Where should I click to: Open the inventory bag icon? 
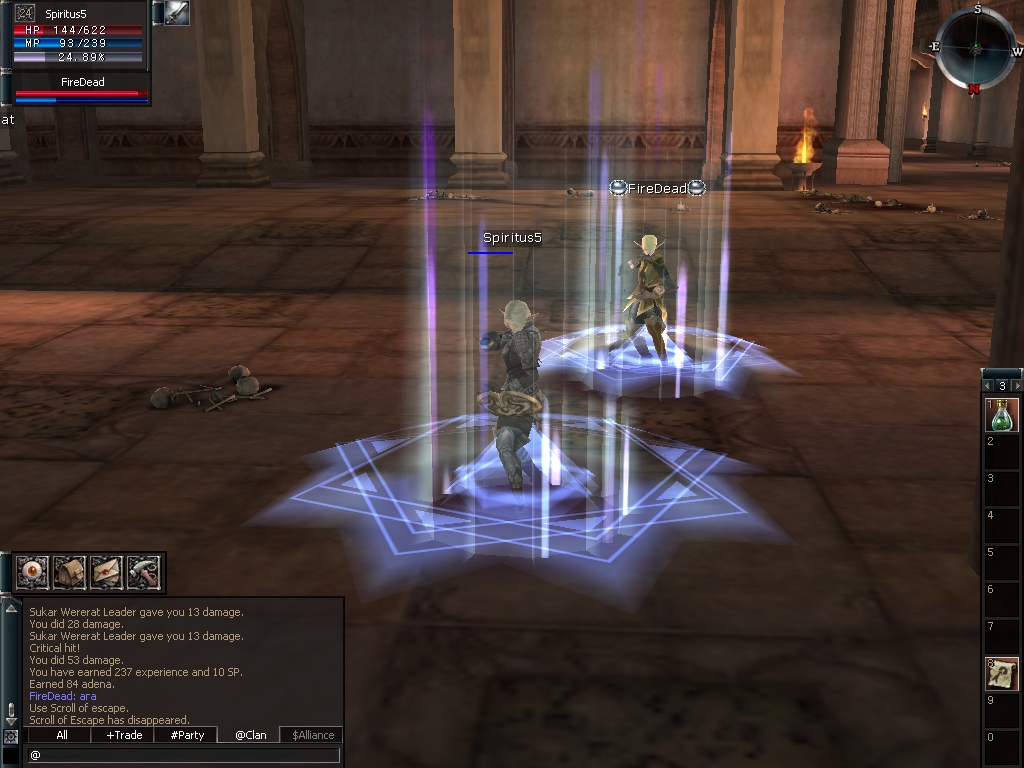pos(69,573)
